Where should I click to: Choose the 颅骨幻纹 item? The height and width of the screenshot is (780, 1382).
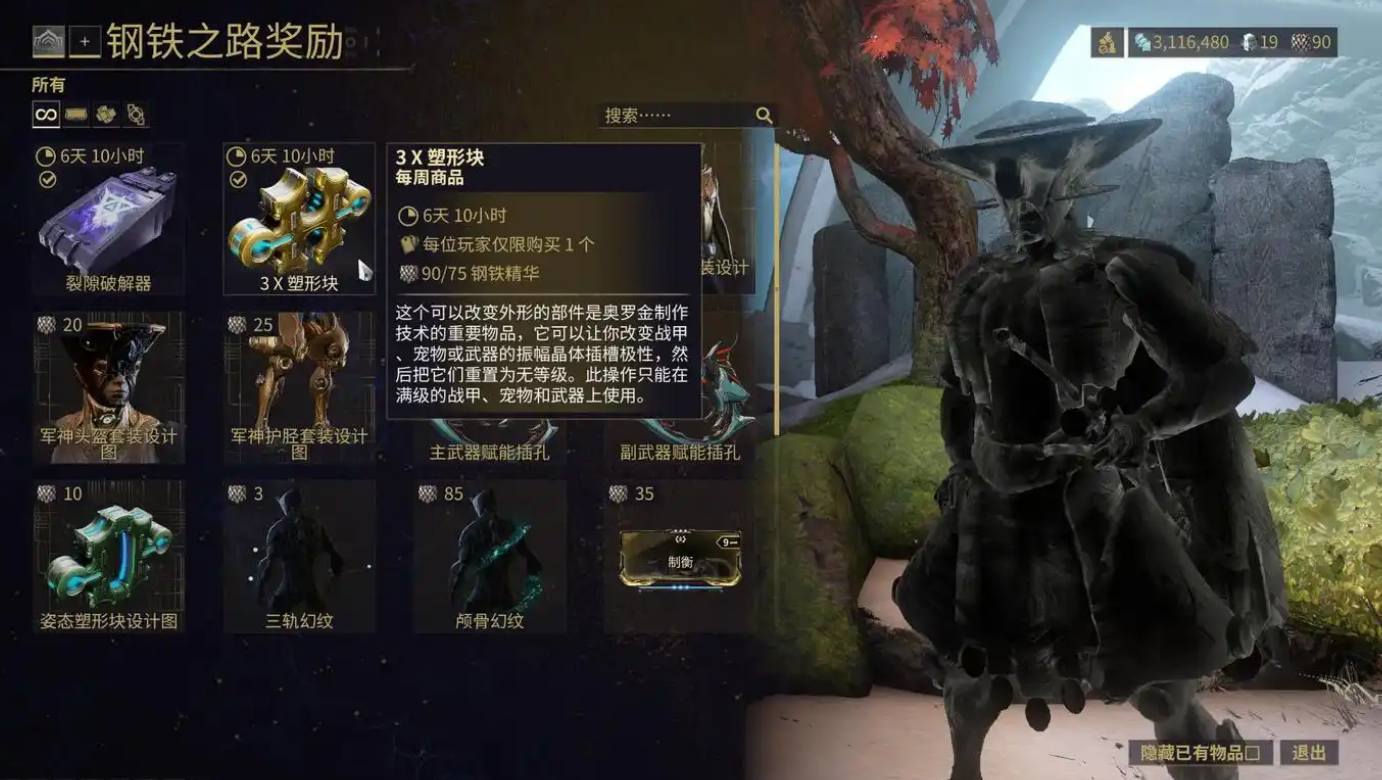[x=490, y=556]
